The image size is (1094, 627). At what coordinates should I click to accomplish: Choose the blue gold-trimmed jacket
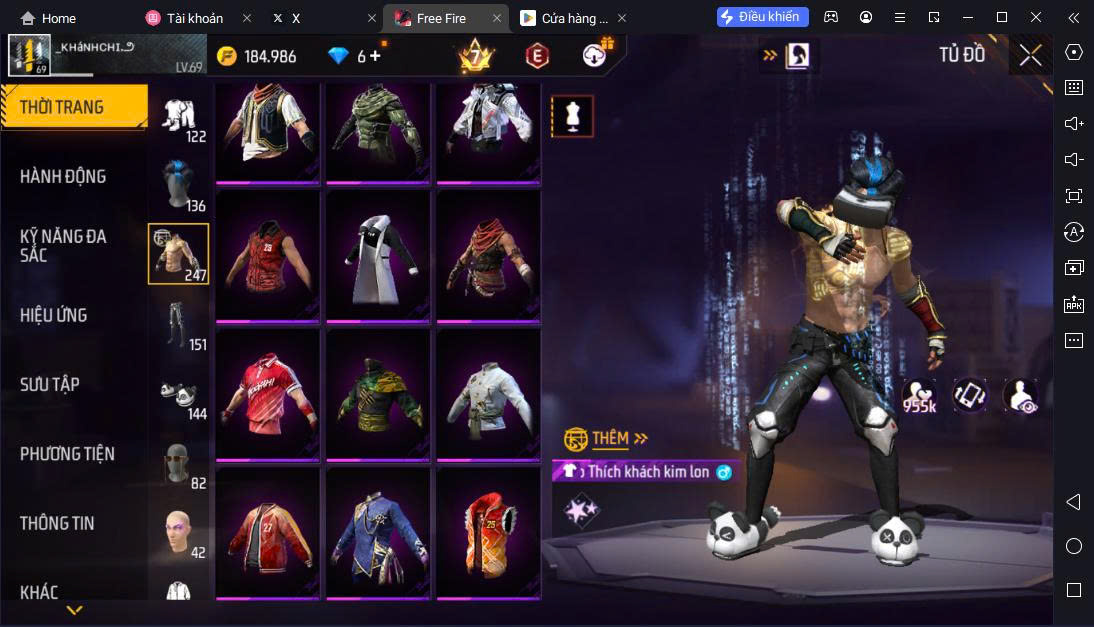pos(378,532)
